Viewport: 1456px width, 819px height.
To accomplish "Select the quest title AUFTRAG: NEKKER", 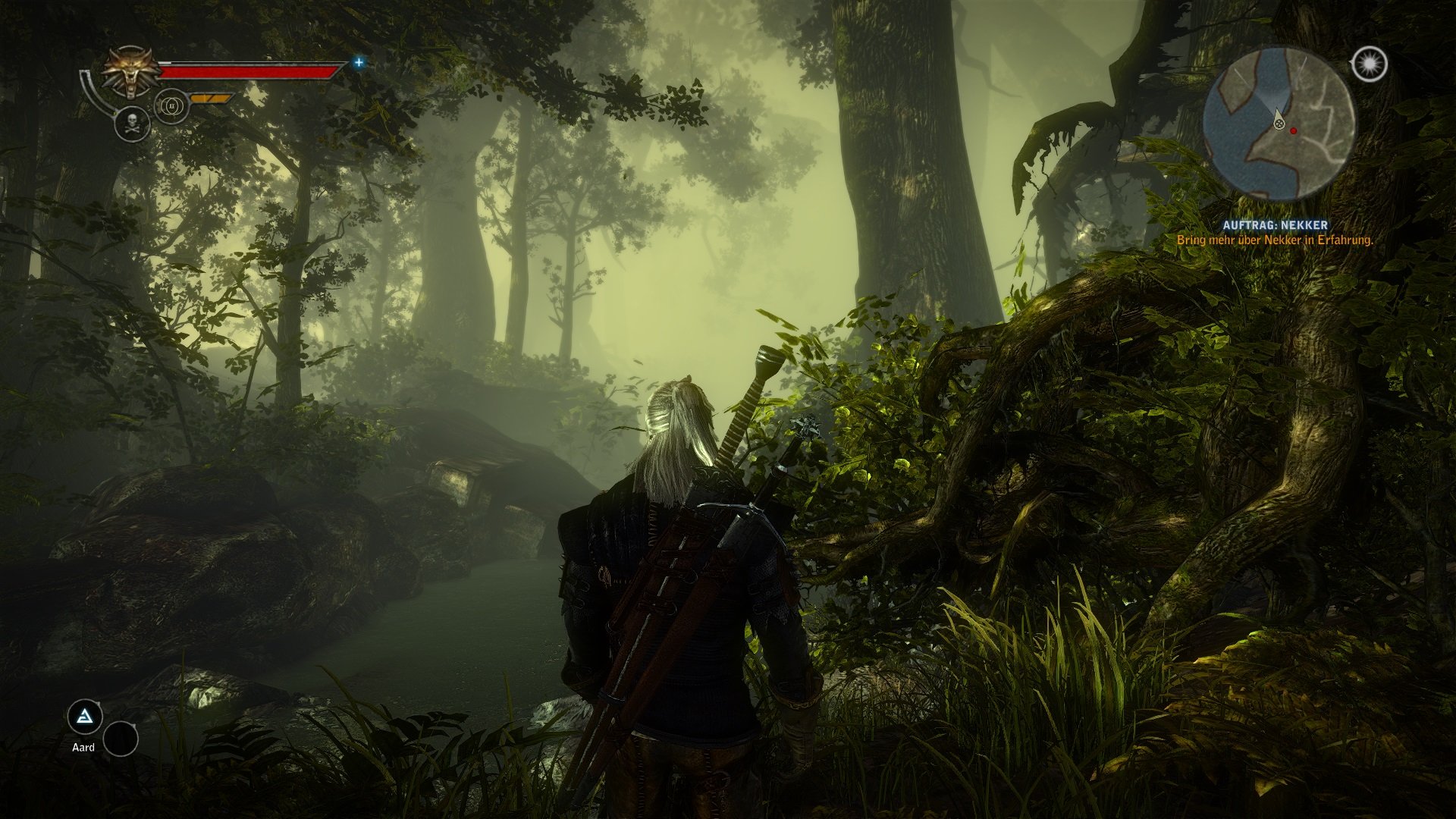I will (x=1276, y=224).
